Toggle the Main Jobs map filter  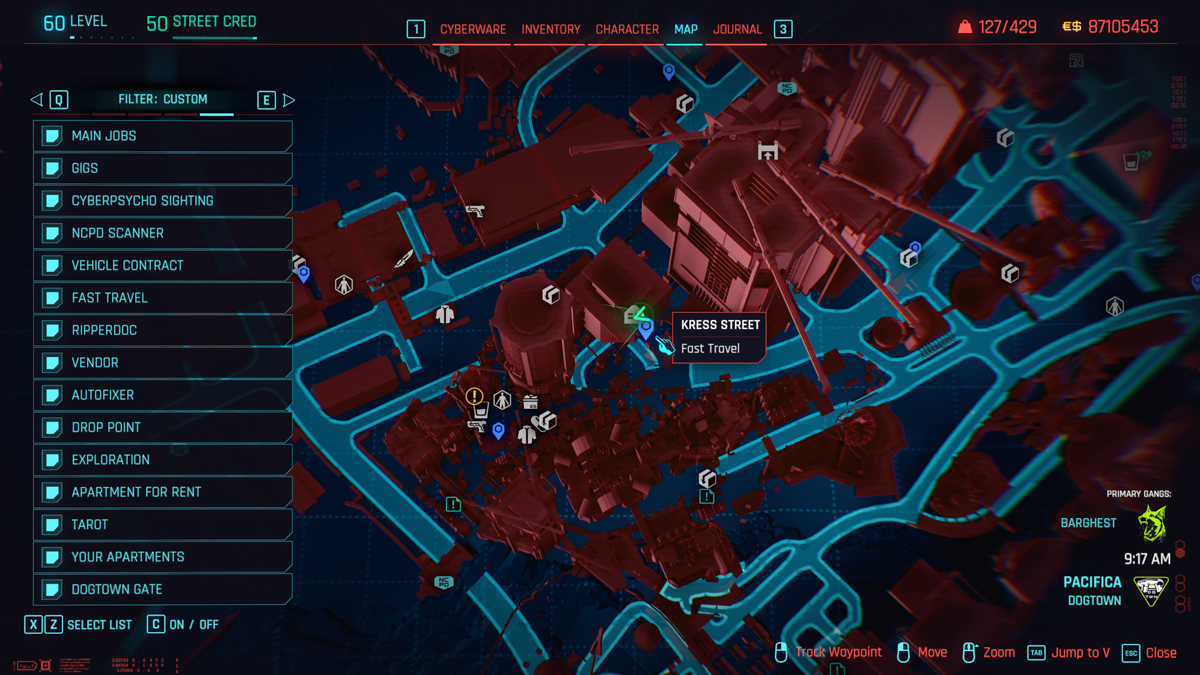163,136
